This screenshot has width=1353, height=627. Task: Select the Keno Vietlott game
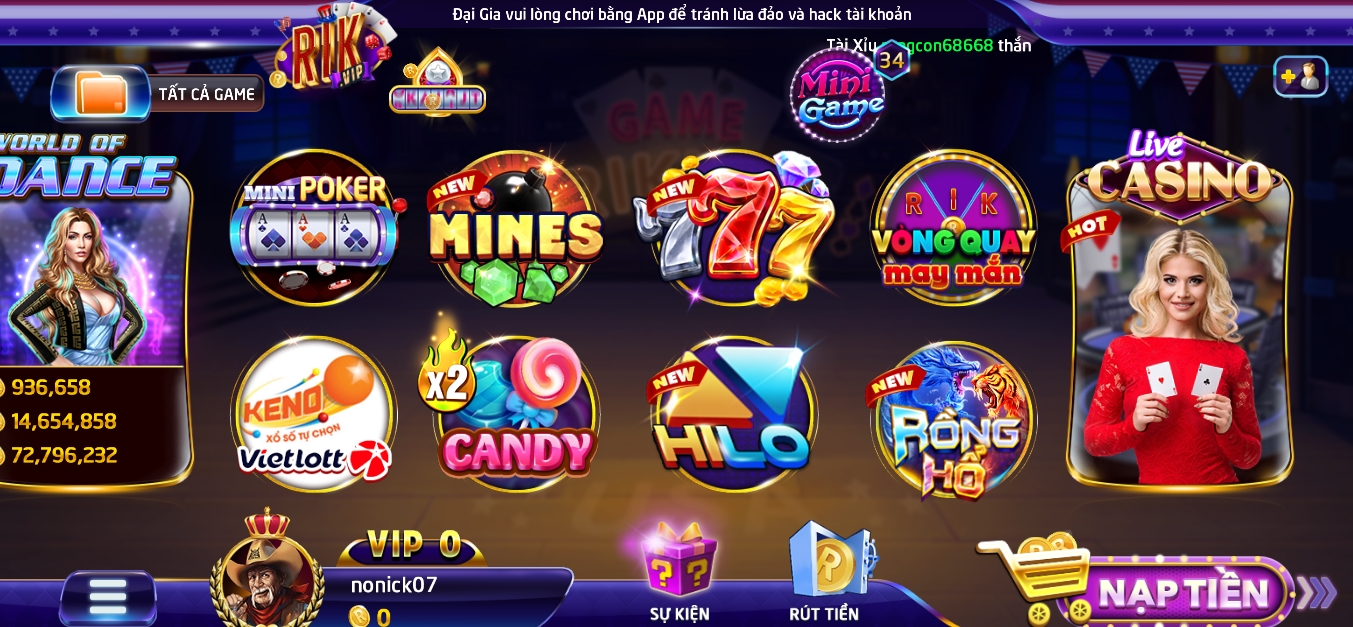coord(314,414)
